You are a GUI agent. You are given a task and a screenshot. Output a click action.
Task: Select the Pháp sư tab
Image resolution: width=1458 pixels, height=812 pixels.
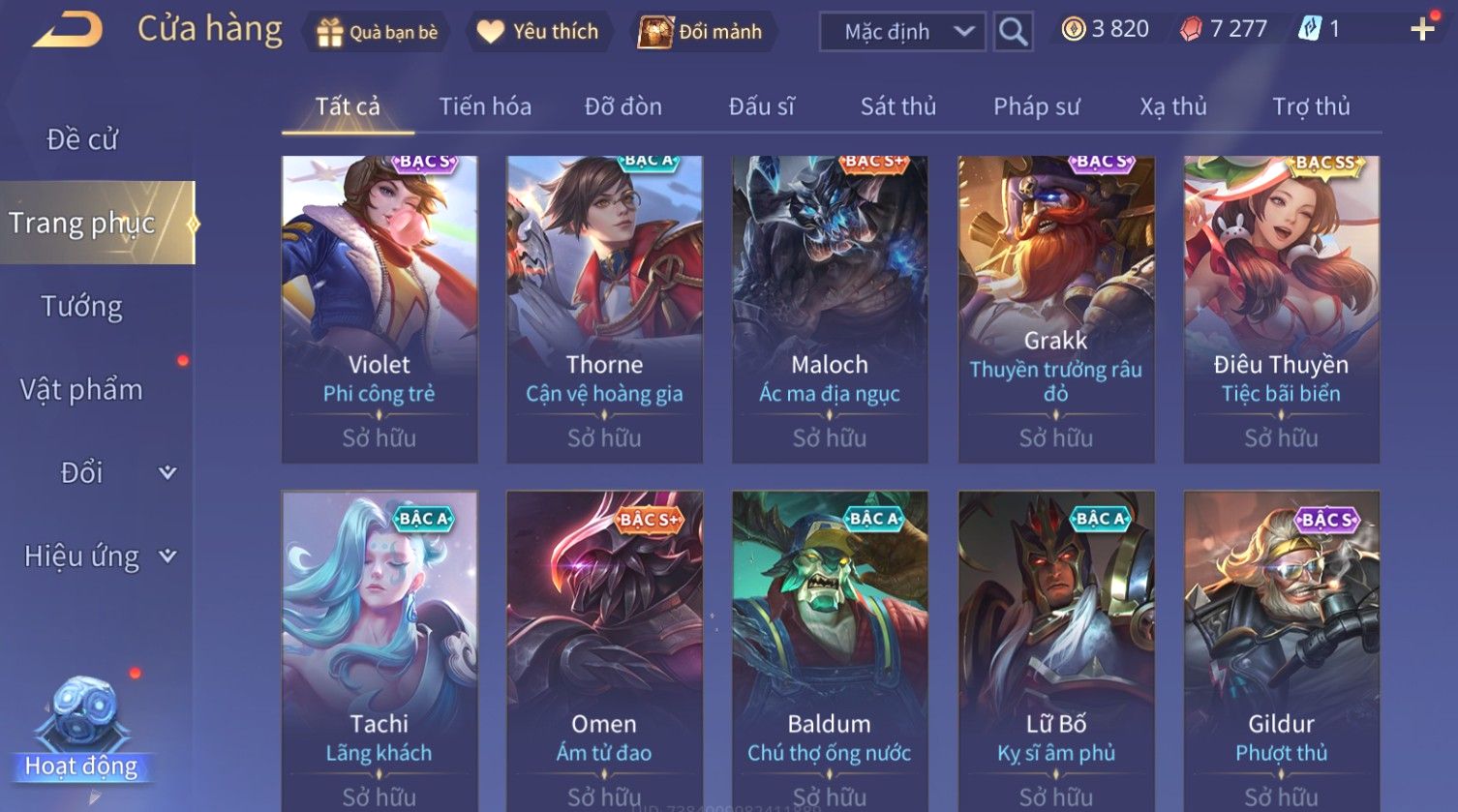[1036, 106]
